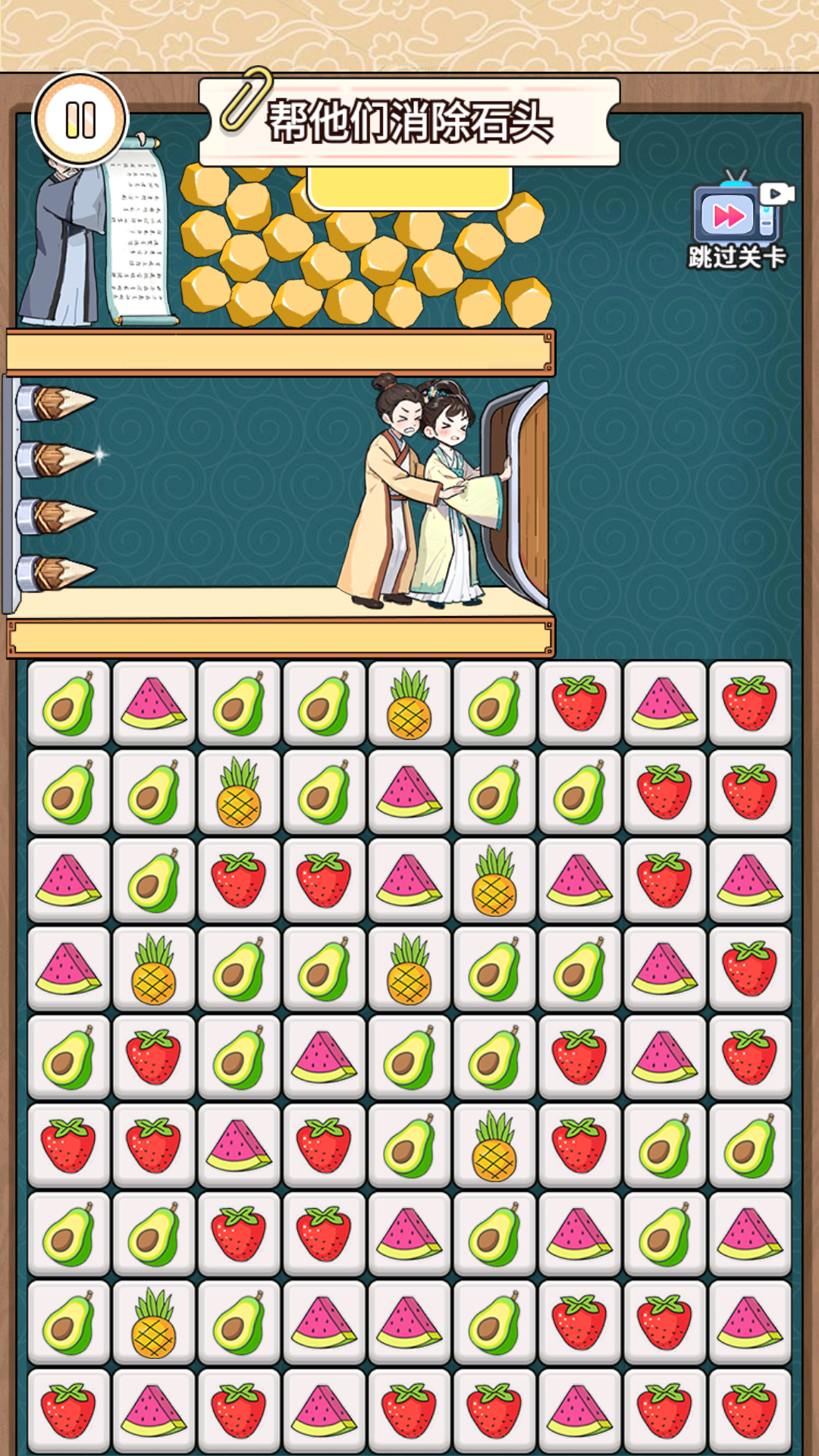Pause the game with the pause button

80,120
